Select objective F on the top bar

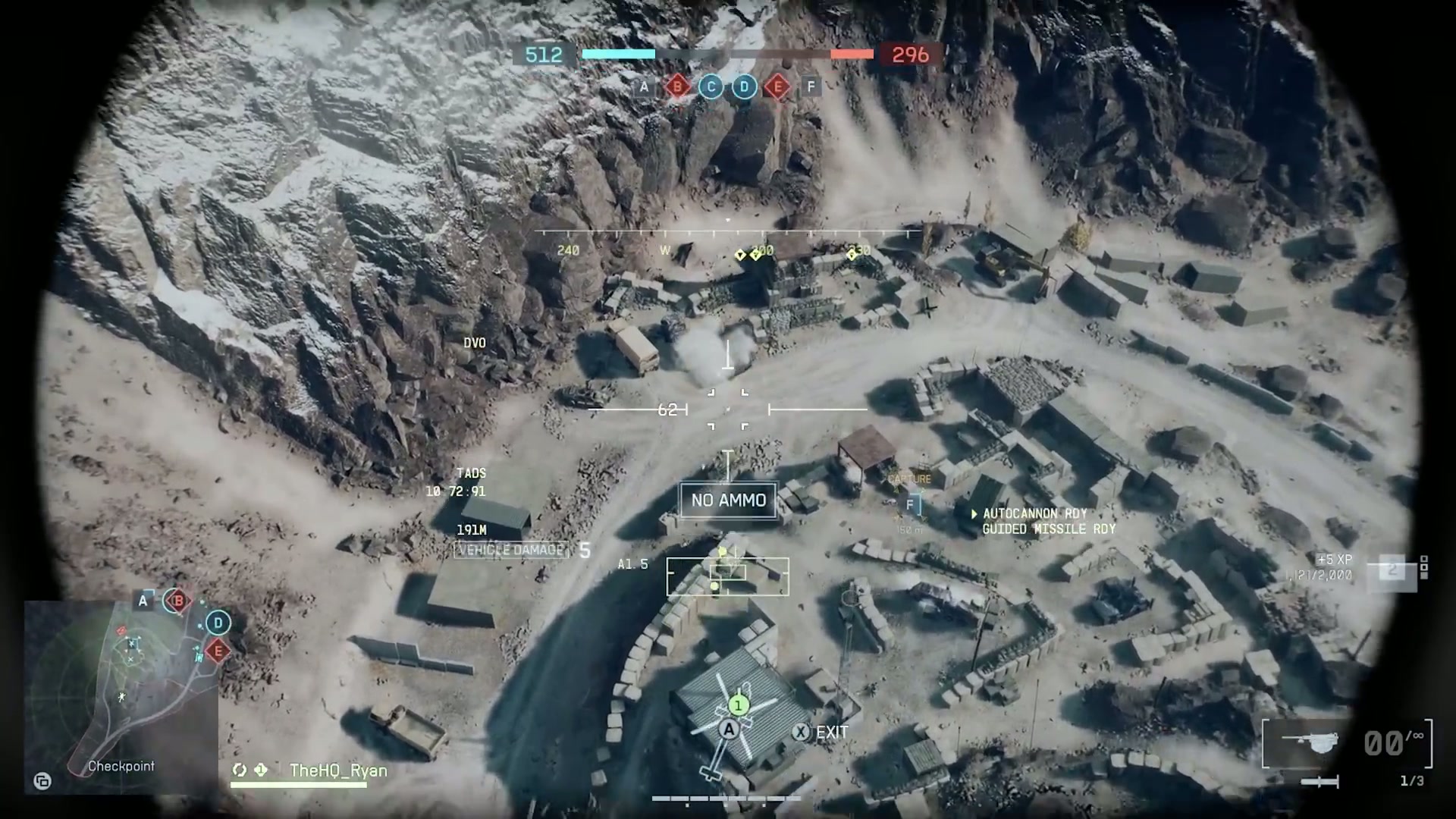tap(810, 87)
